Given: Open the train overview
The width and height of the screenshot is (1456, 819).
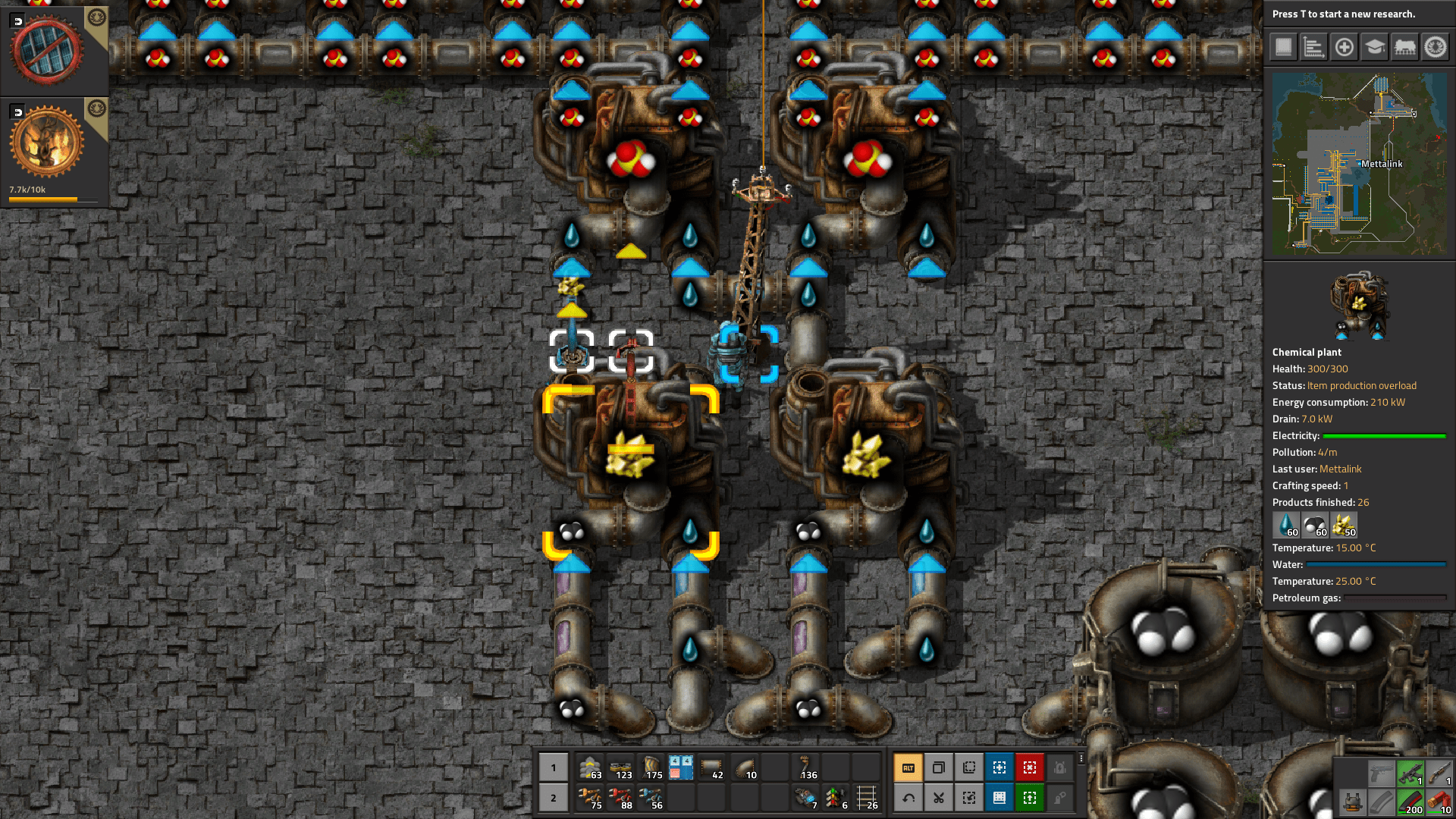Looking at the screenshot, I should pos(1406,47).
